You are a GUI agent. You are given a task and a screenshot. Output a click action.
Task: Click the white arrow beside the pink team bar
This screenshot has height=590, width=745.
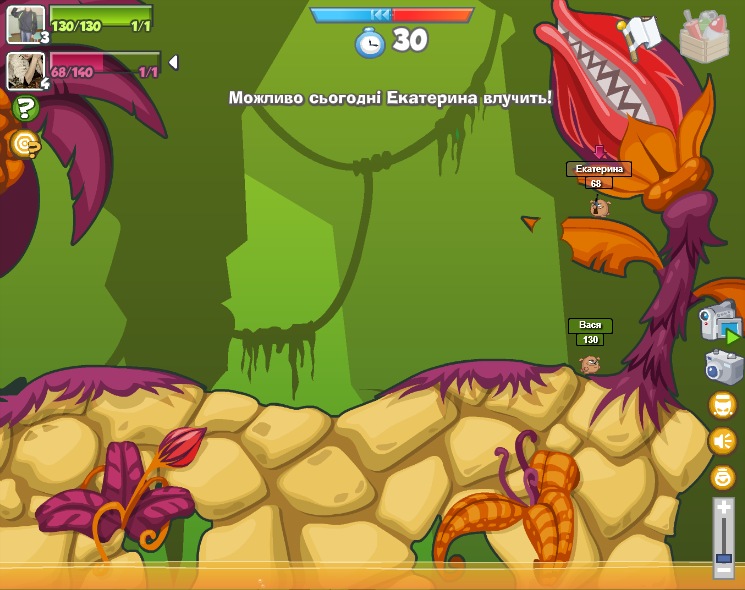click(173, 62)
